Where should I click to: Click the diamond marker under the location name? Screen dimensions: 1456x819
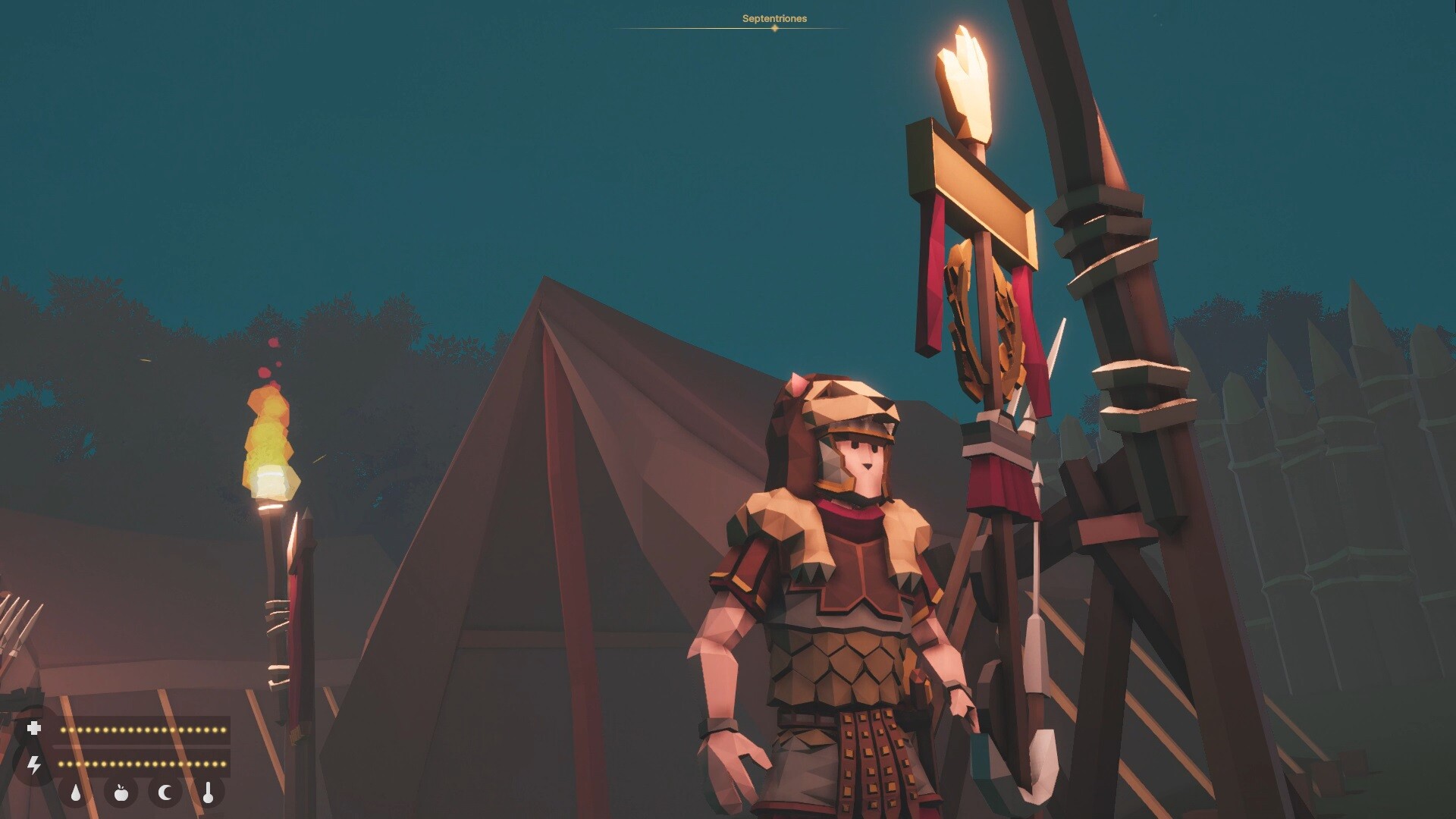774,29
